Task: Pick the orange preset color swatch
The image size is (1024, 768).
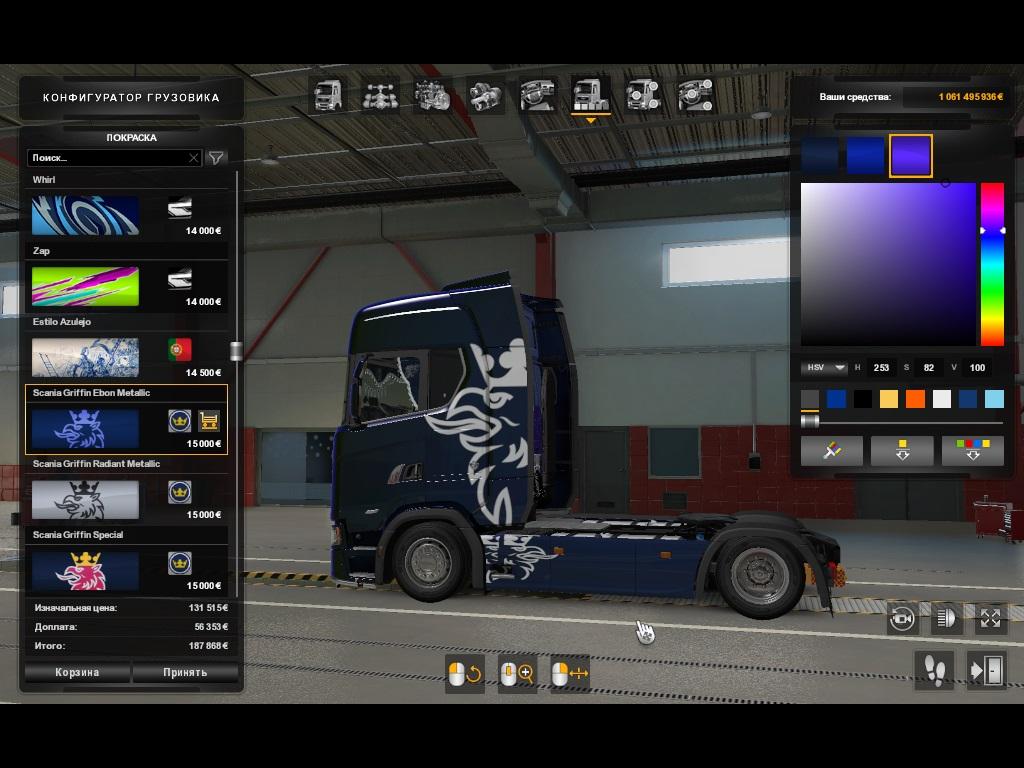Action: pyautogui.click(x=915, y=400)
